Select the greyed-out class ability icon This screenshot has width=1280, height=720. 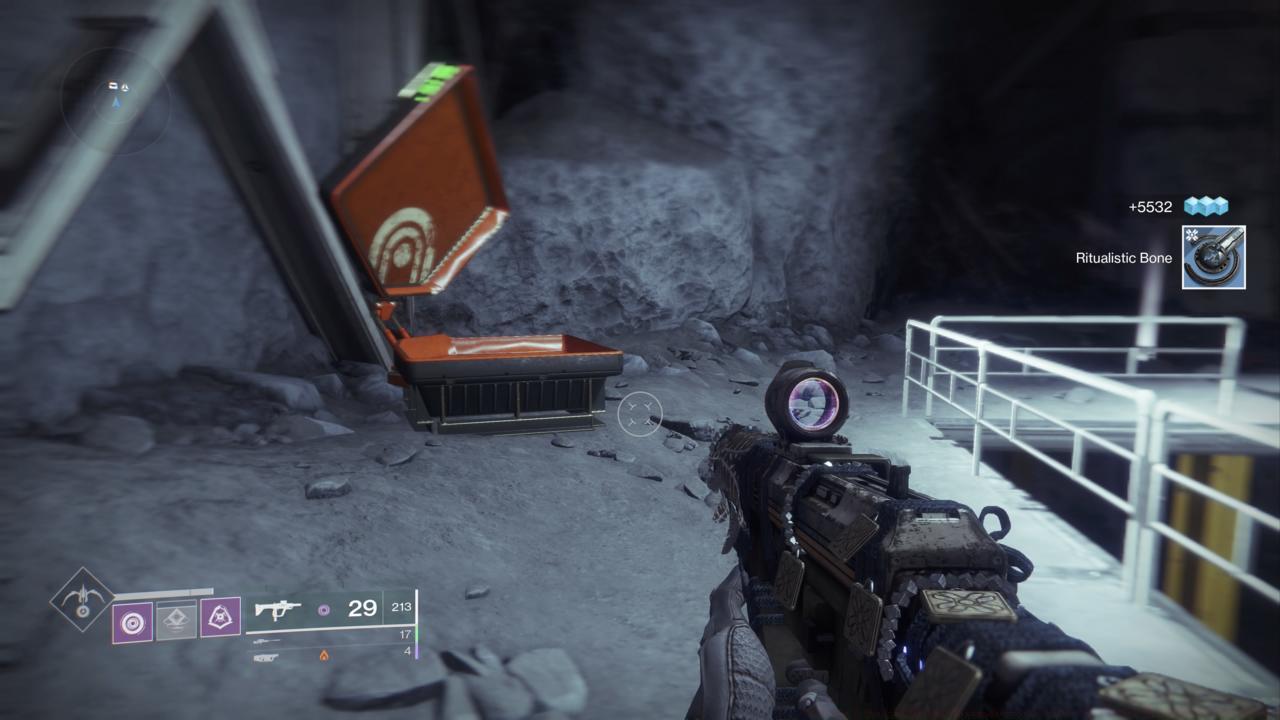[x=176, y=621]
